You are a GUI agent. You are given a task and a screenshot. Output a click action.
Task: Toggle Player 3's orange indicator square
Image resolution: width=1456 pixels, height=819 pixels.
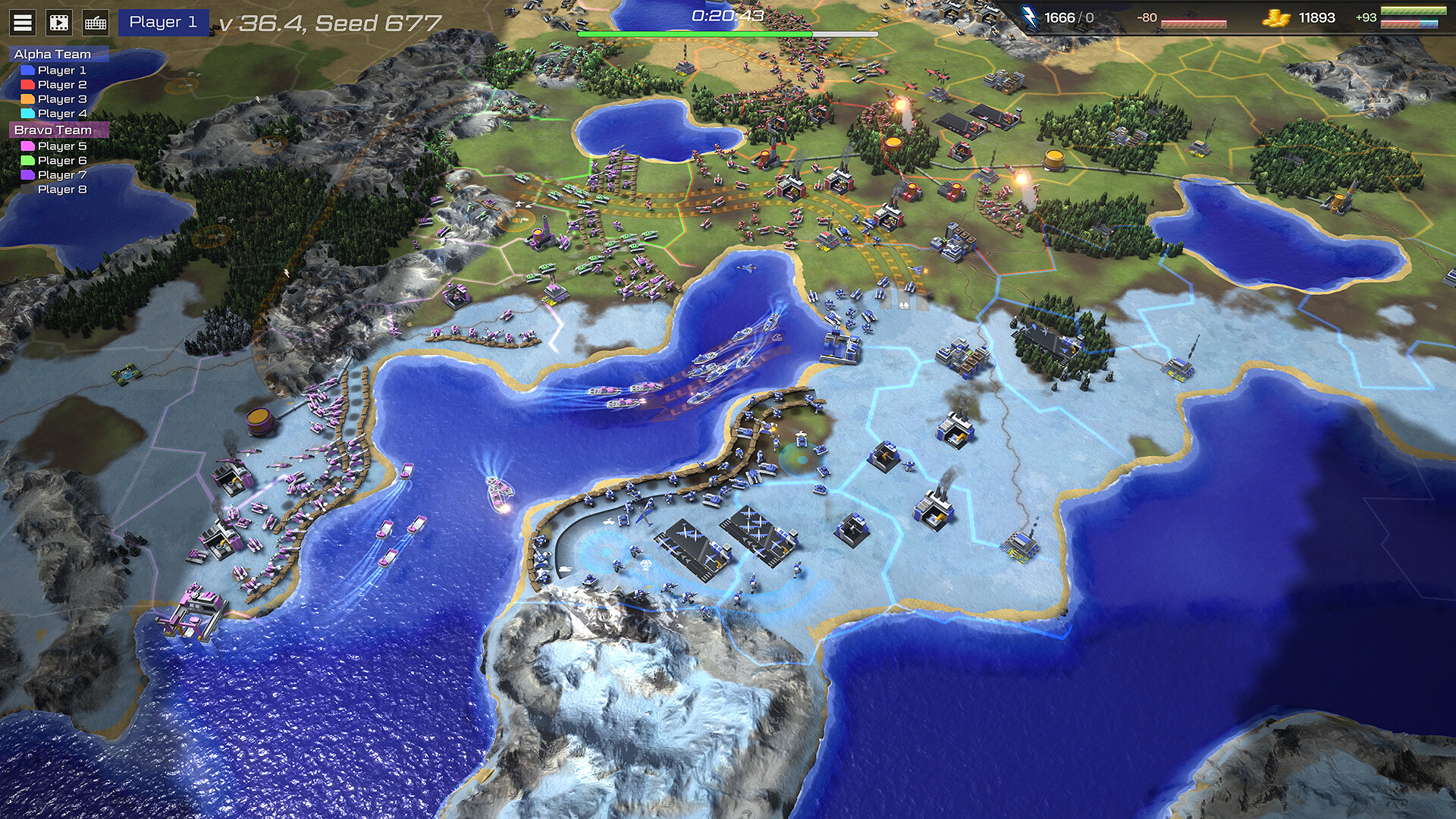[29, 98]
